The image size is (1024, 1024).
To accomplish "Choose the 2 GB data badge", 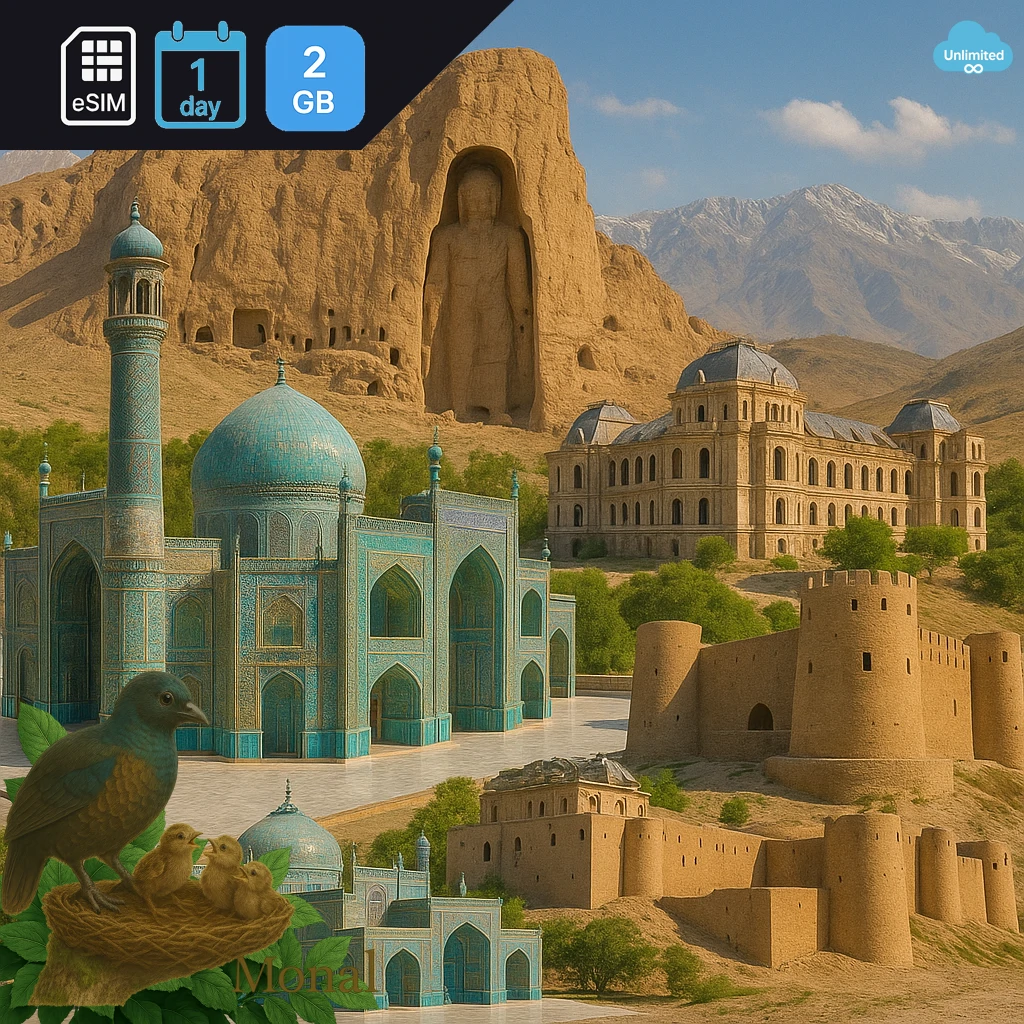I will pos(315,78).
